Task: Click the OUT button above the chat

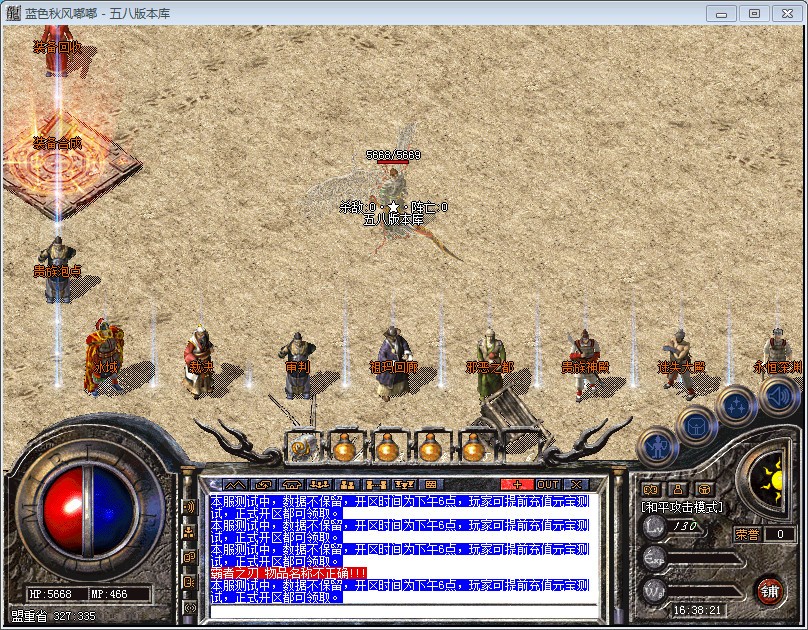Action: click(548, 485)
